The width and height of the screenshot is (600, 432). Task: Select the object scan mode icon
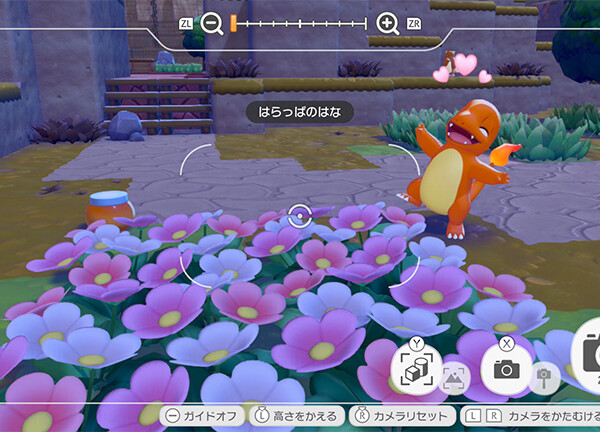(415, 368)
